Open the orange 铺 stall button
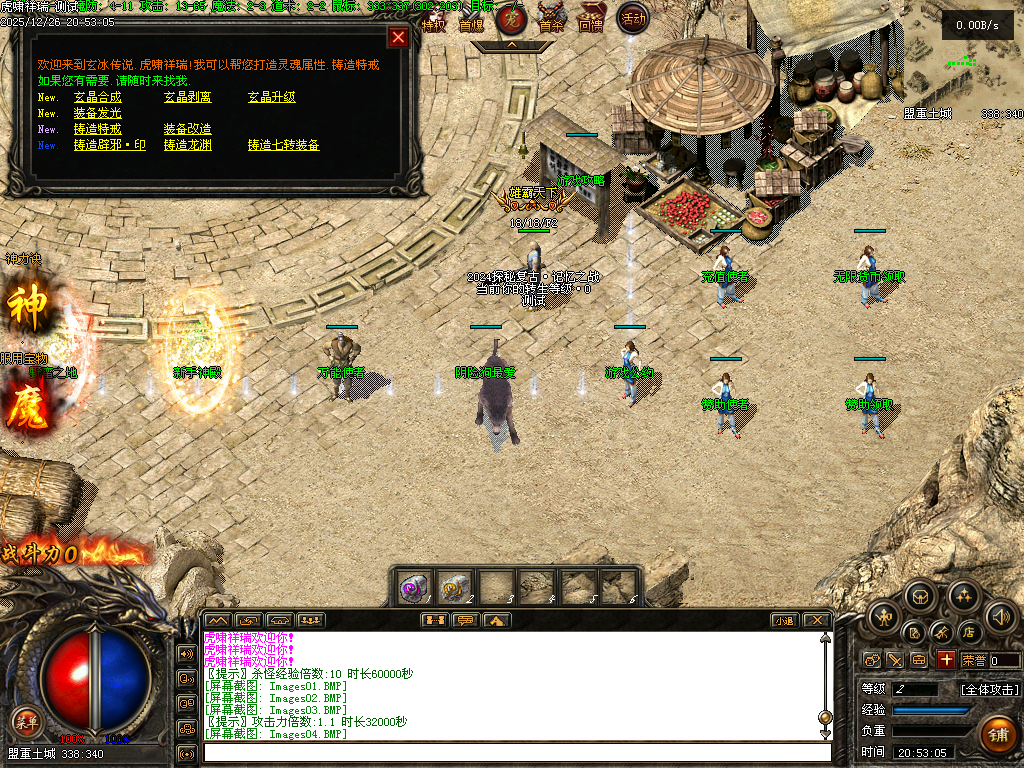The image size is (1024, 768). point(997,734)
